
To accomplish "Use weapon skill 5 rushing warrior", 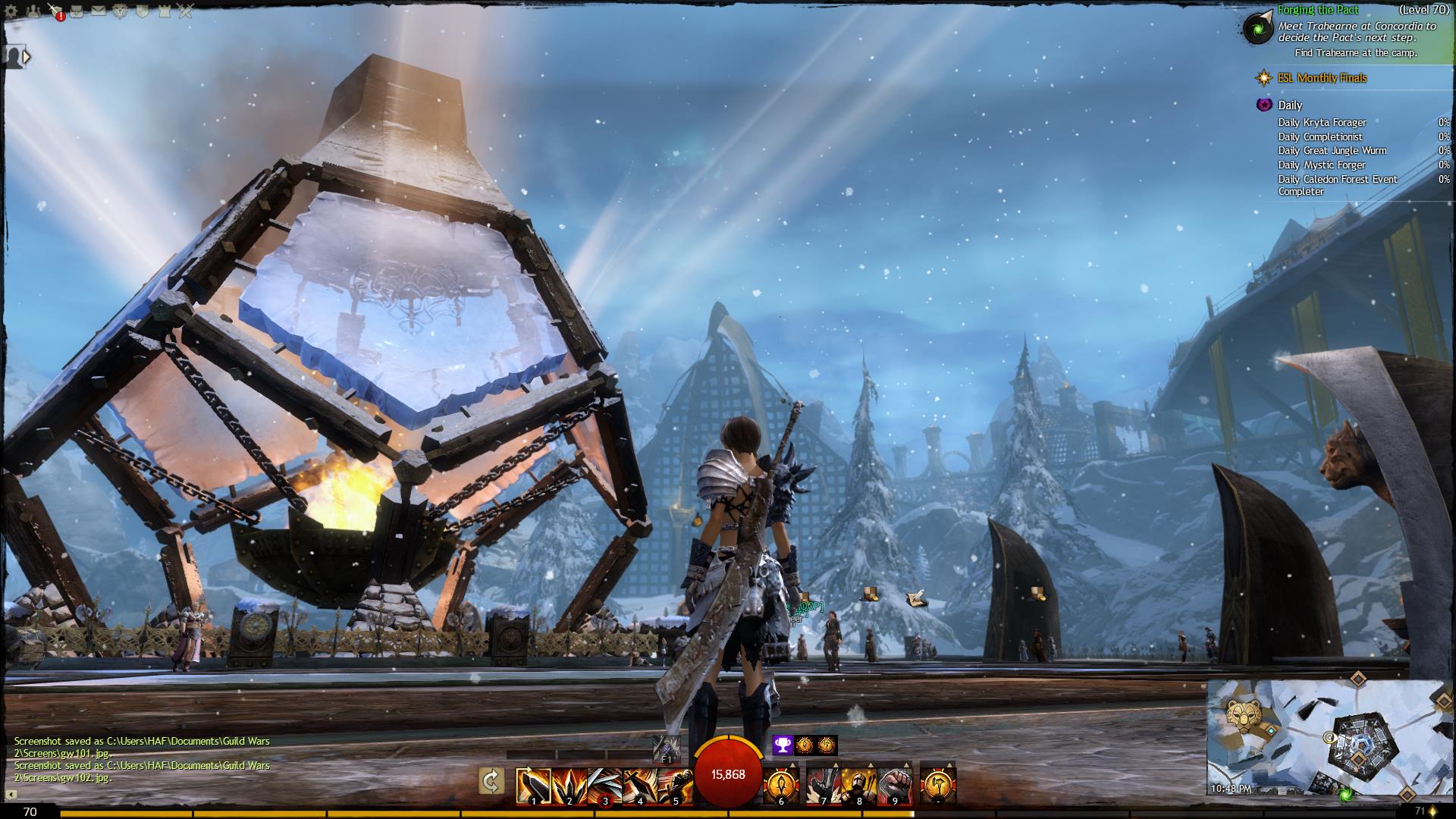I will (676, 786).
